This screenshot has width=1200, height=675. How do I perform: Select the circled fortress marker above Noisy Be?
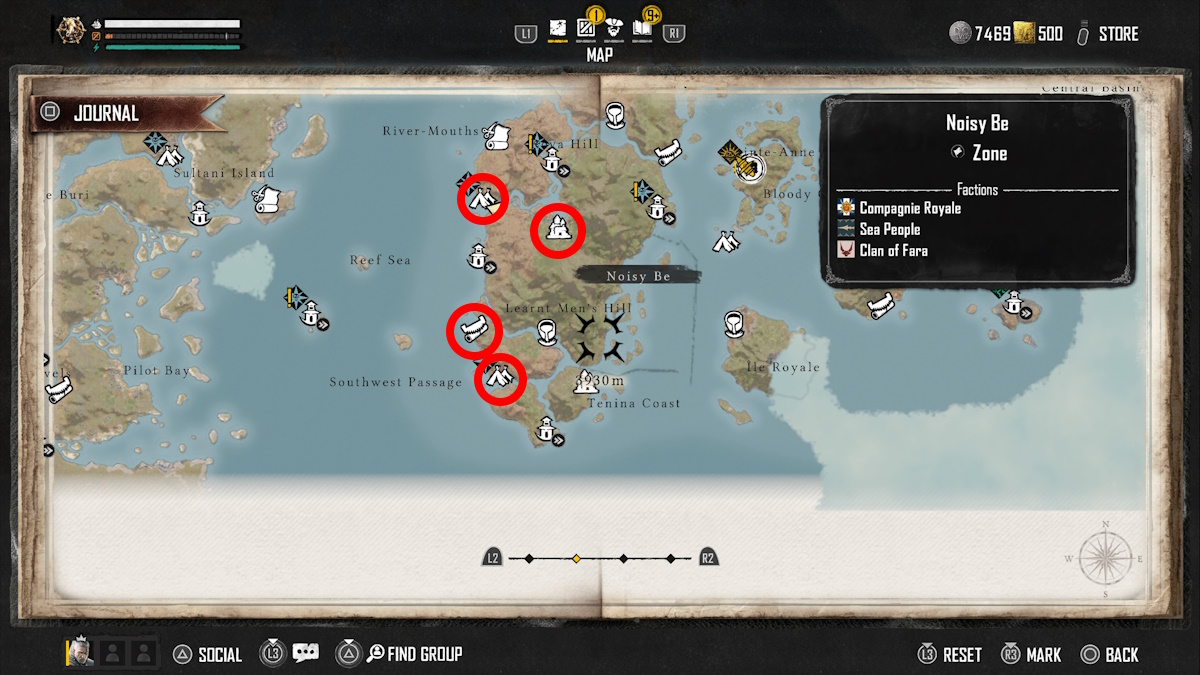(x=557, y=230)
